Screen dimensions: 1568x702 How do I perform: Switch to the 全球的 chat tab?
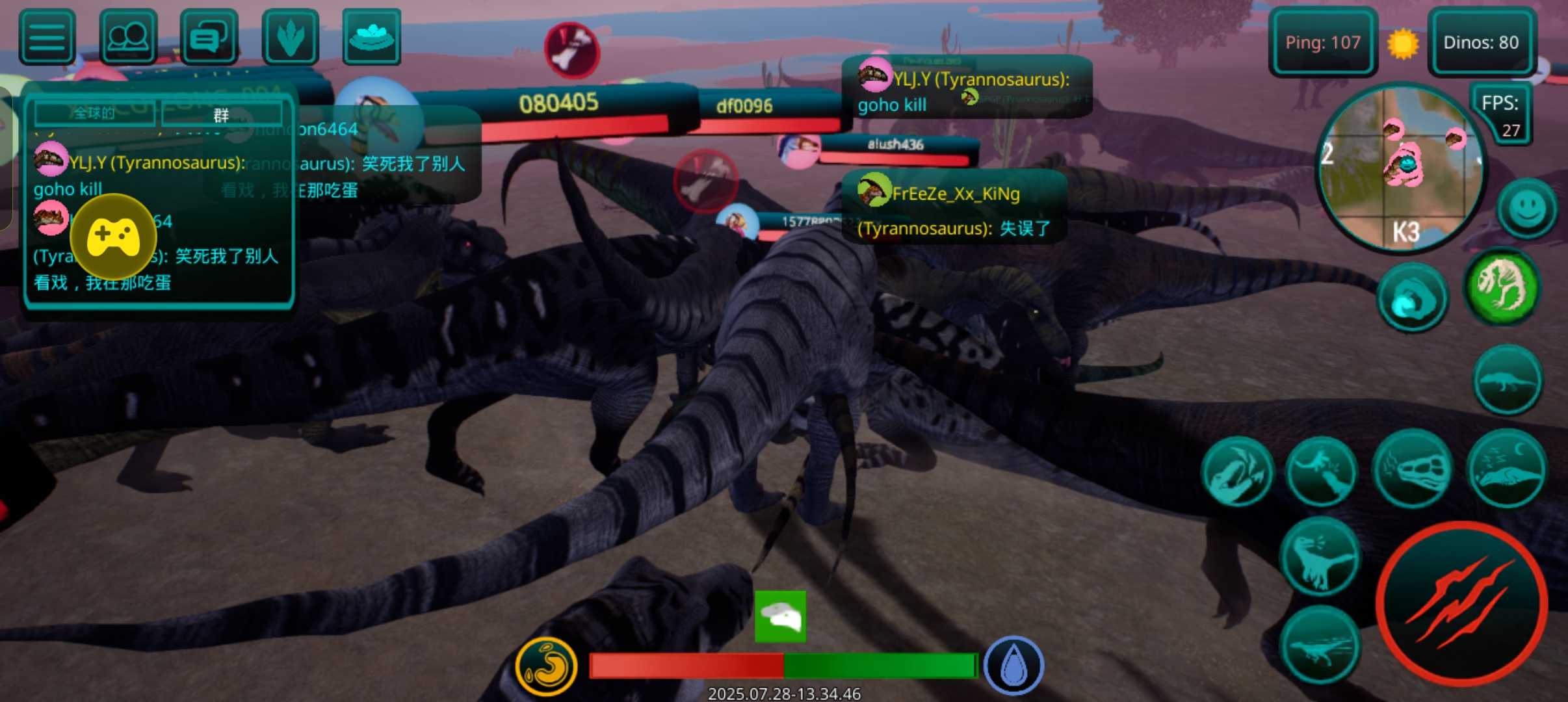(x=95, y=113)
